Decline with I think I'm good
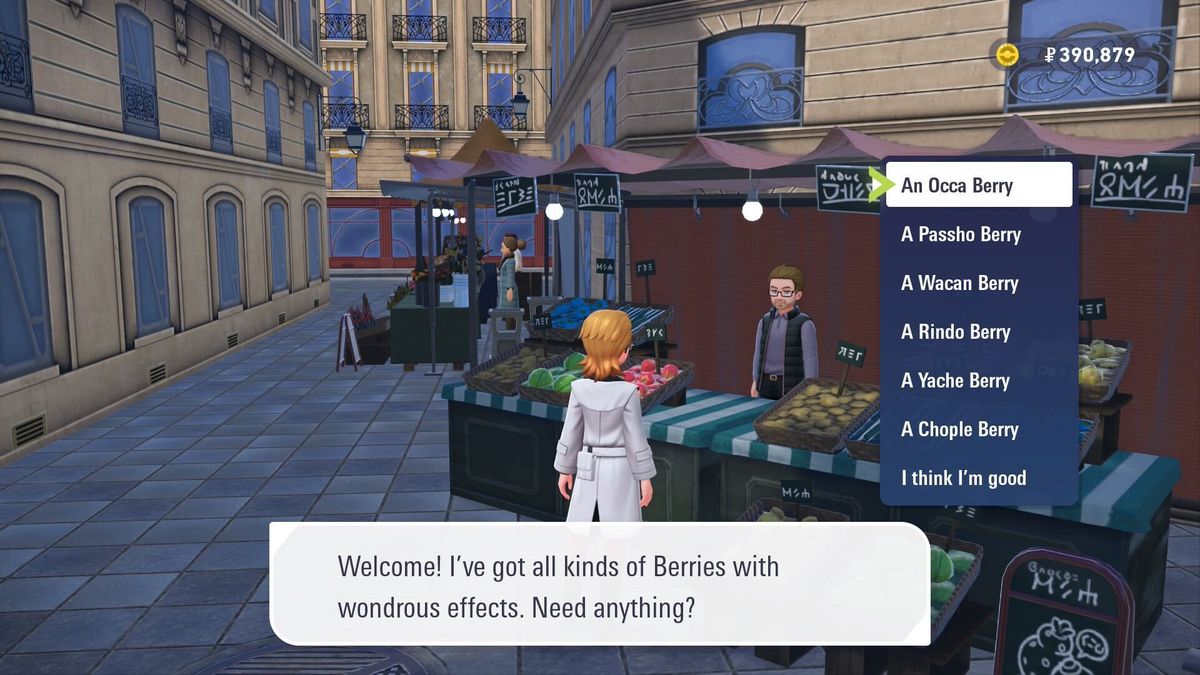Image resolution: width=1200 pixels, height=675 pixels. click(x=963, y=478)
